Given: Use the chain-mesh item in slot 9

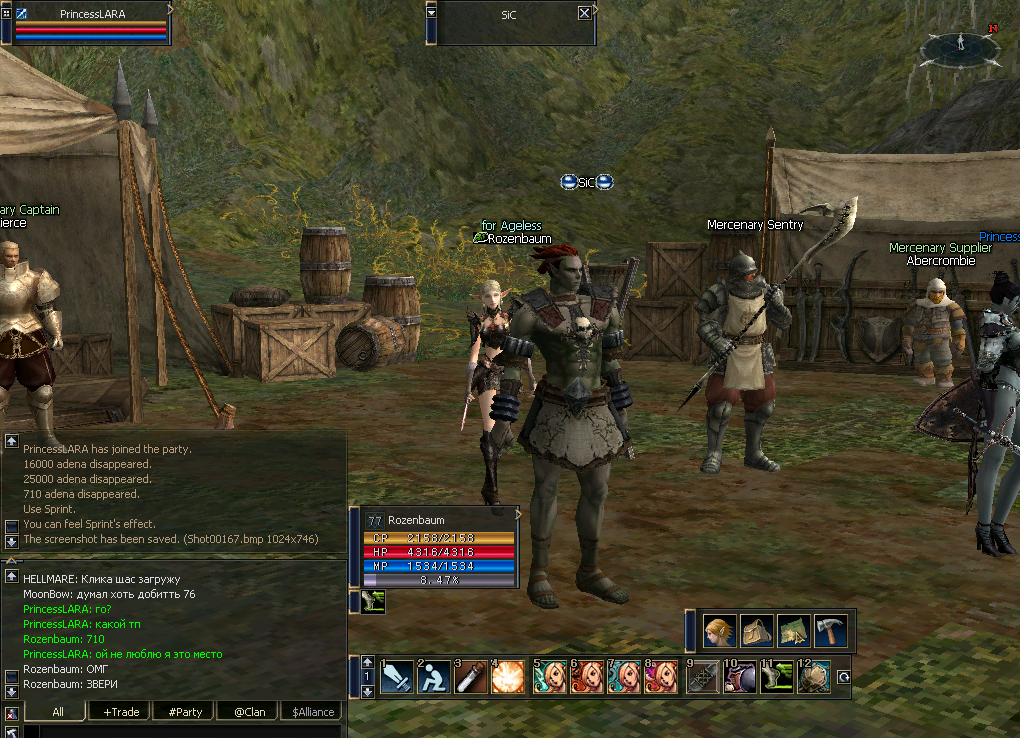Looking at the screenshot, I should click(703, 677).
